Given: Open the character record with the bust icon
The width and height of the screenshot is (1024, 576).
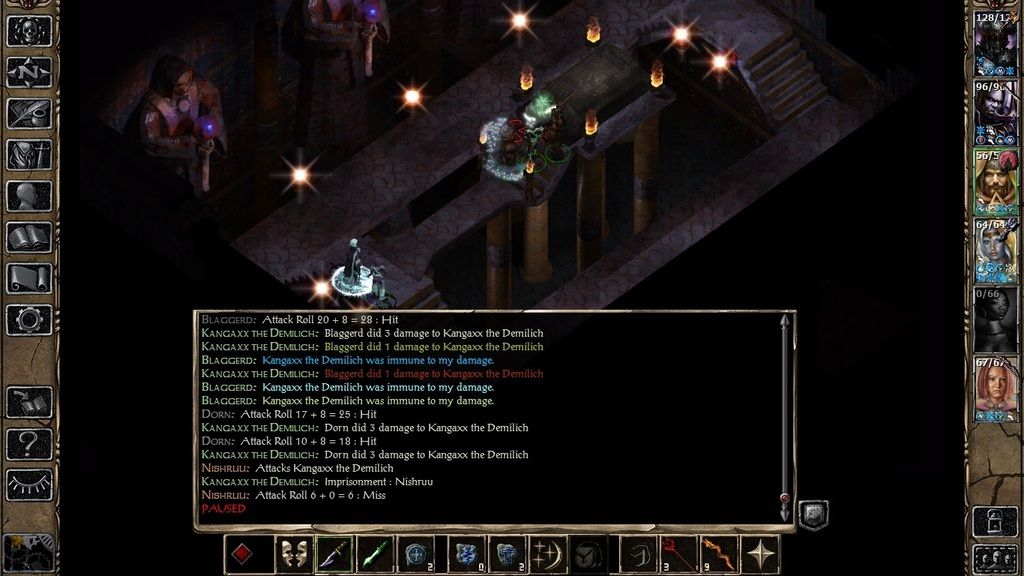Looking at the screenshot, I should (29, 196).
